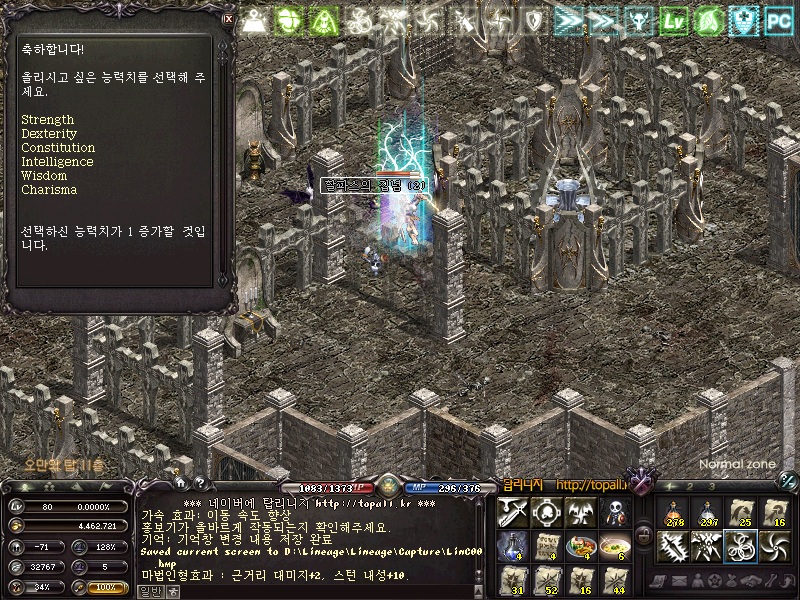Select Dexterity in the stat list

pyautogui.click(x=49, y=134)
